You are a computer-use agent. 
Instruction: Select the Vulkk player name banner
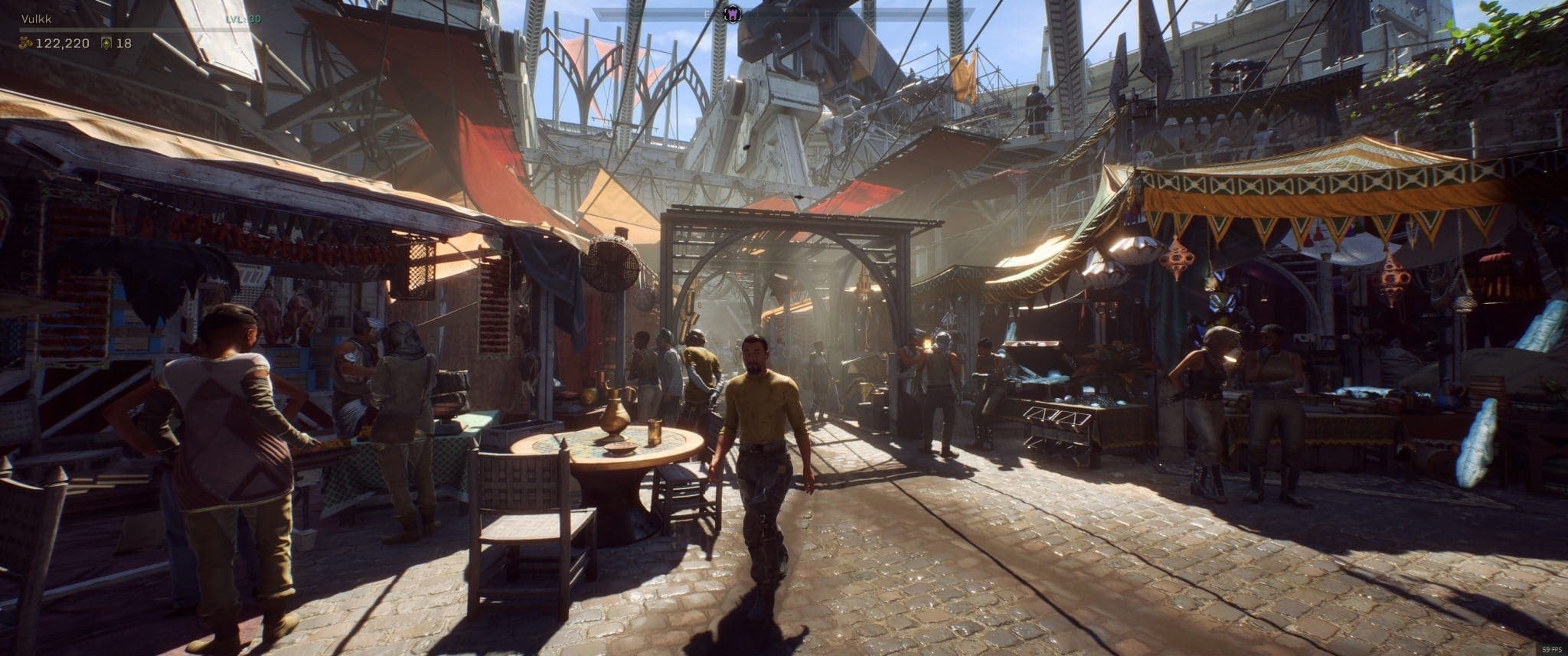37,19
